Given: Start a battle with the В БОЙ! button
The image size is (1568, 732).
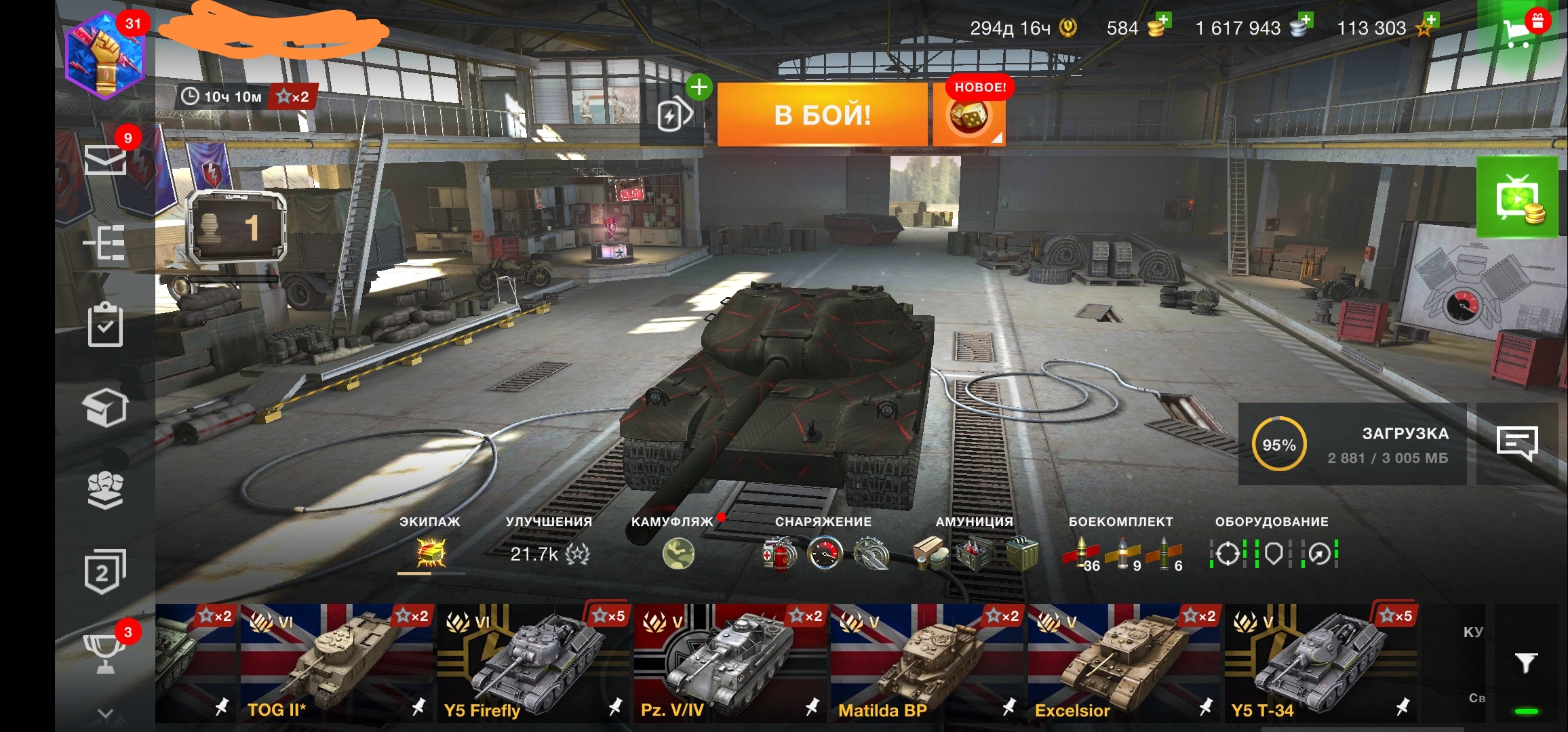Looking at the screenshot, I should tap(822, 115).
